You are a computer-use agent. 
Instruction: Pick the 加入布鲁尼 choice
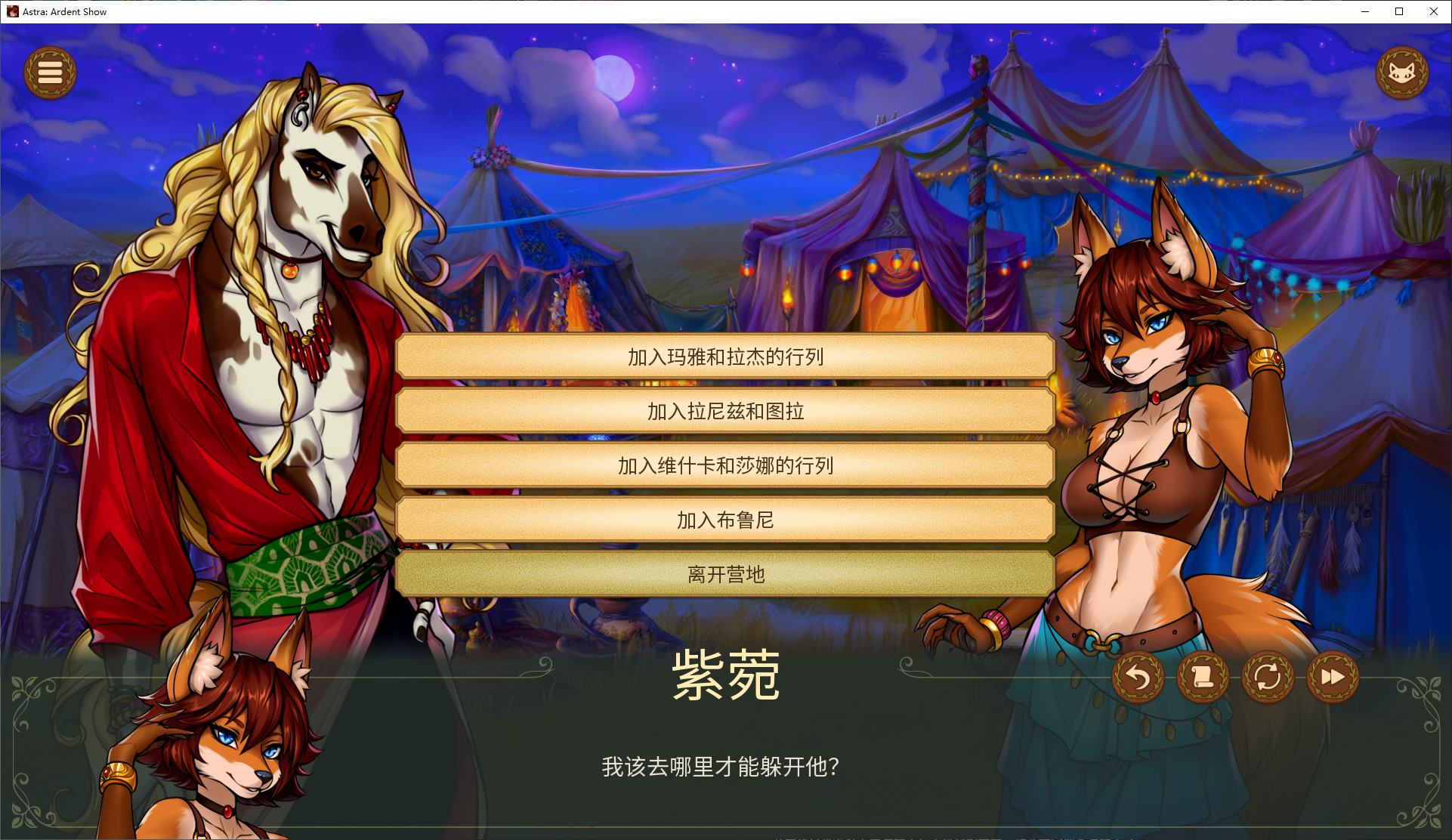[725, 520]
